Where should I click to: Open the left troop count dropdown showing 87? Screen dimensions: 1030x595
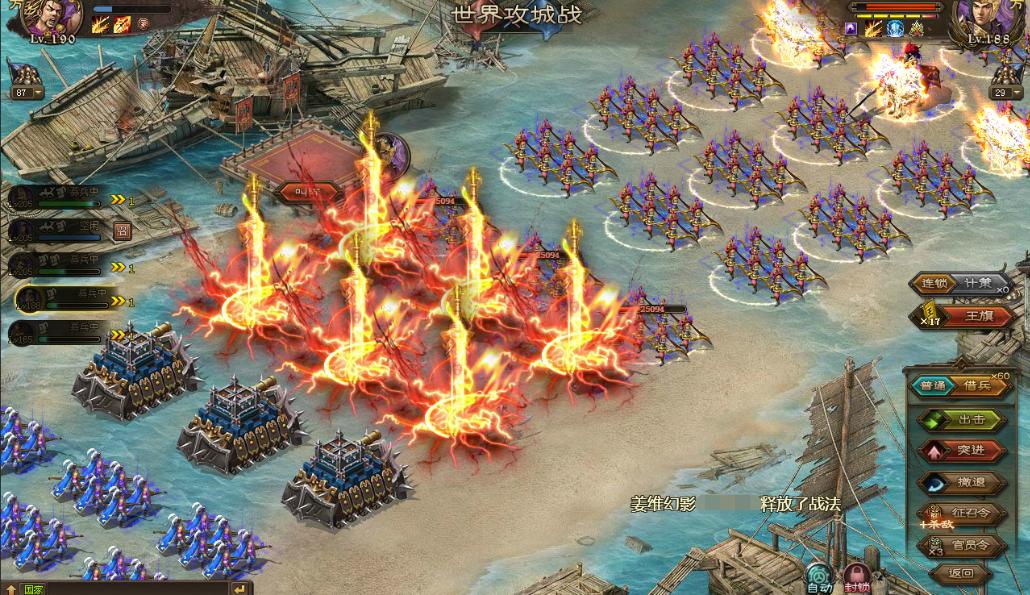(x=27, y=93)
